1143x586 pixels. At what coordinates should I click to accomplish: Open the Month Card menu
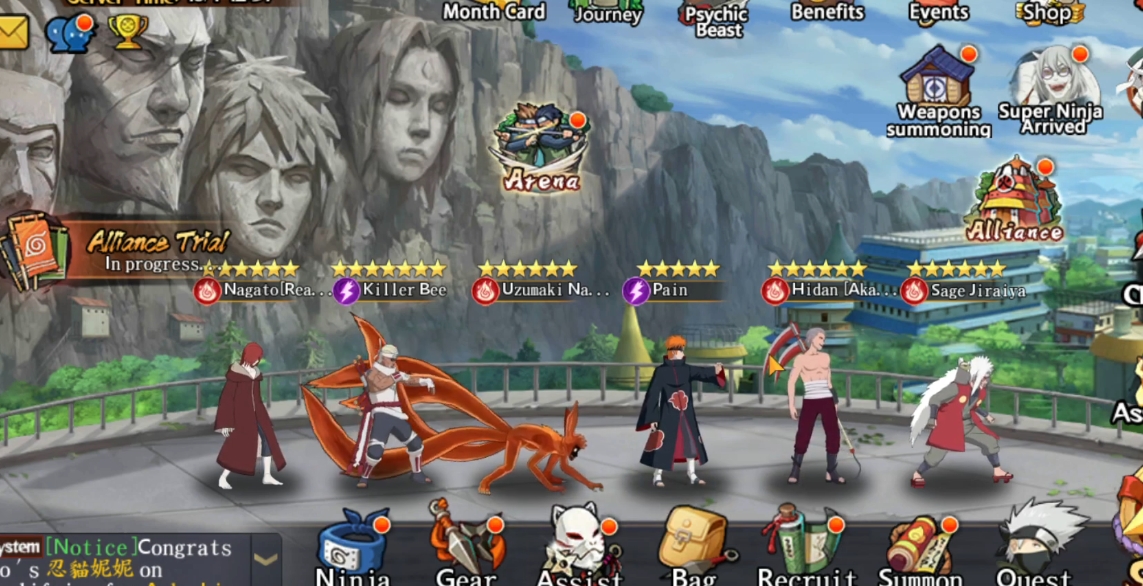494,11
